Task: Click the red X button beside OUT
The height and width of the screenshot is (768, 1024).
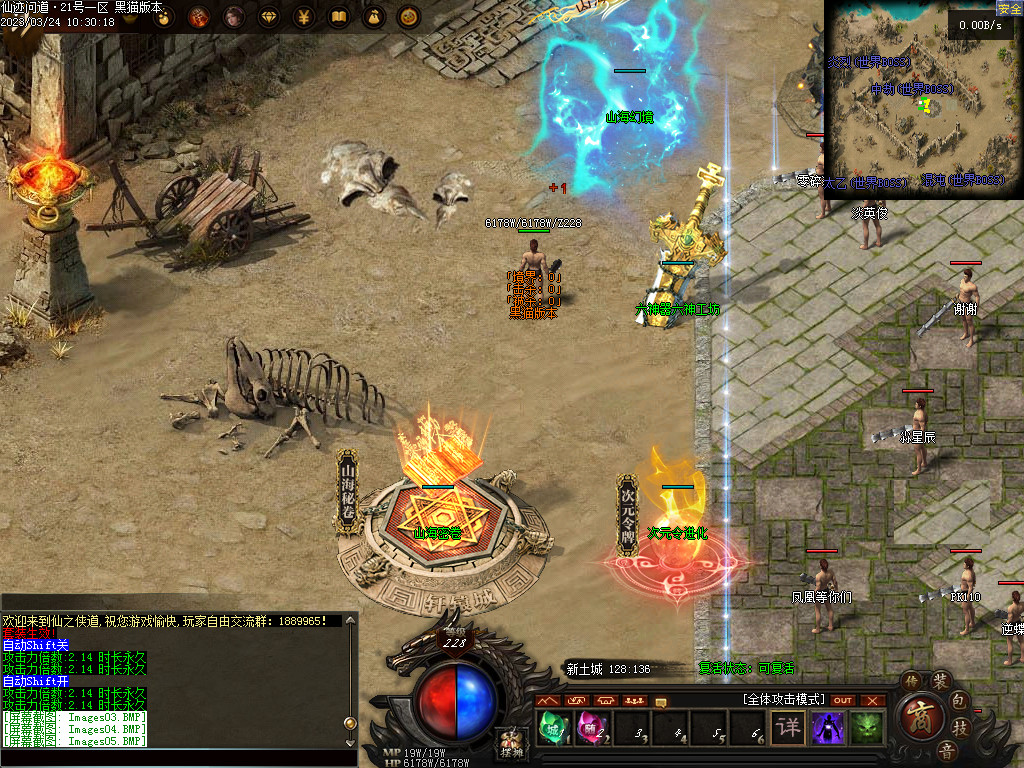Action: tap(873, 700)
